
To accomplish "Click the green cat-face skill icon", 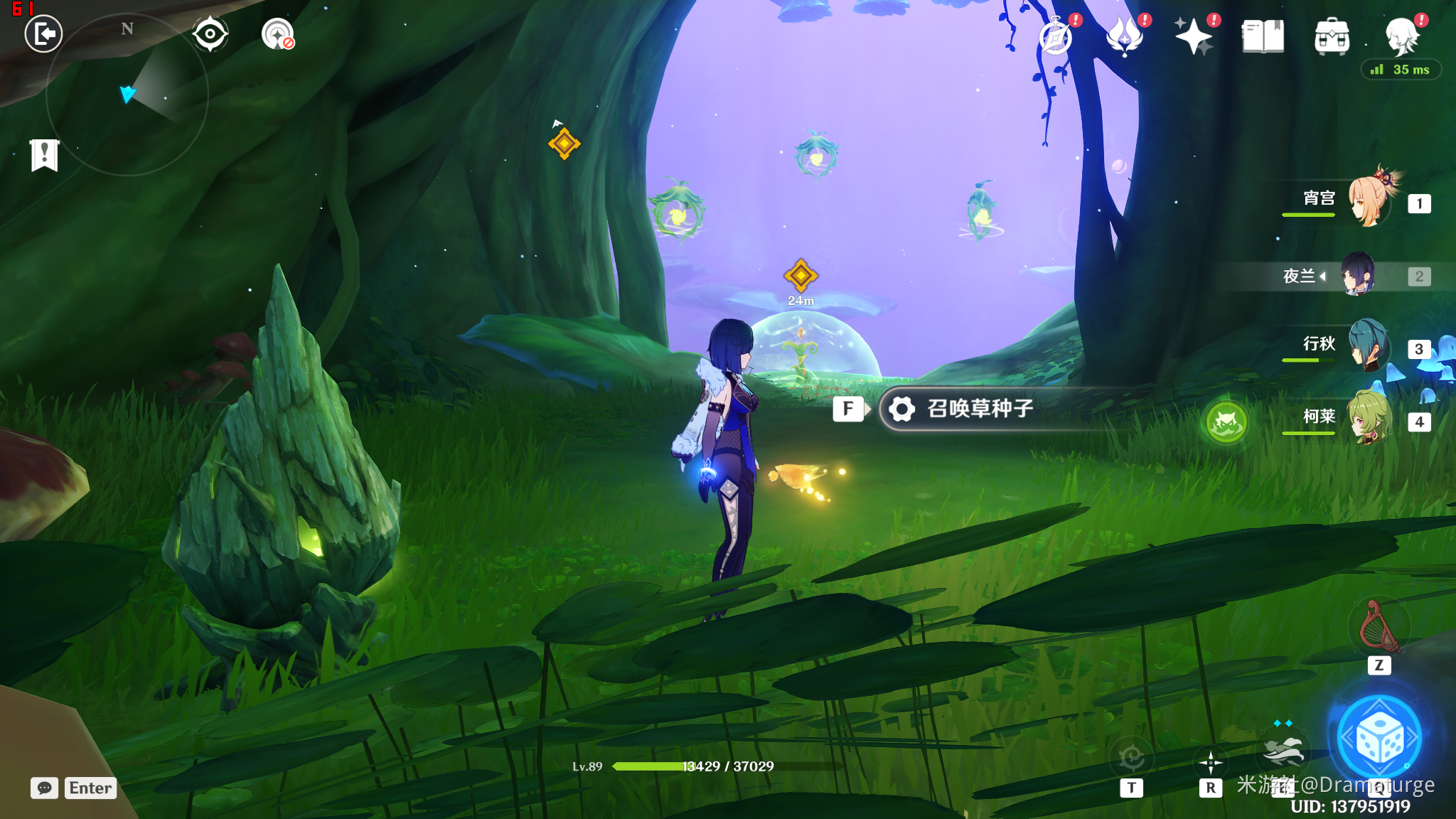I will pos(1226,422).
